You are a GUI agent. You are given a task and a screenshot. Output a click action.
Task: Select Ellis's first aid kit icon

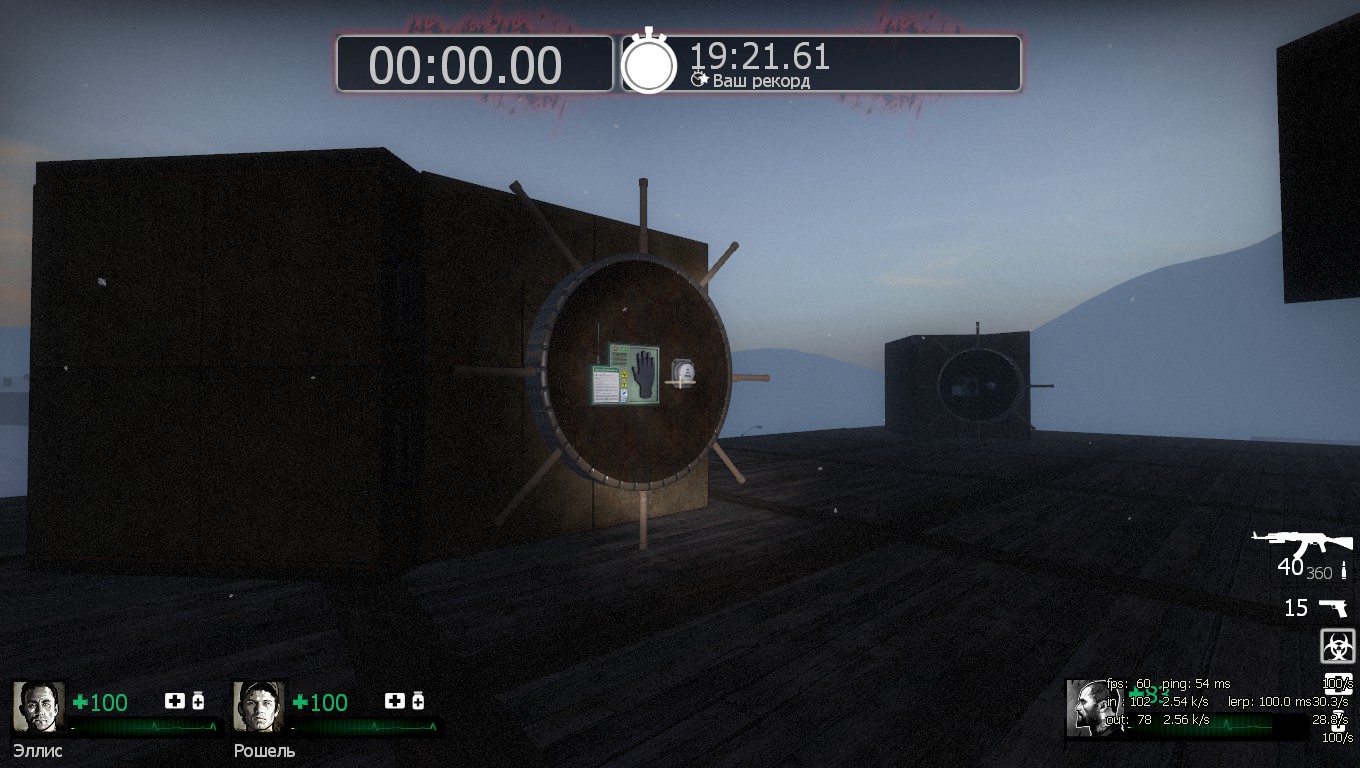point(174,701)
